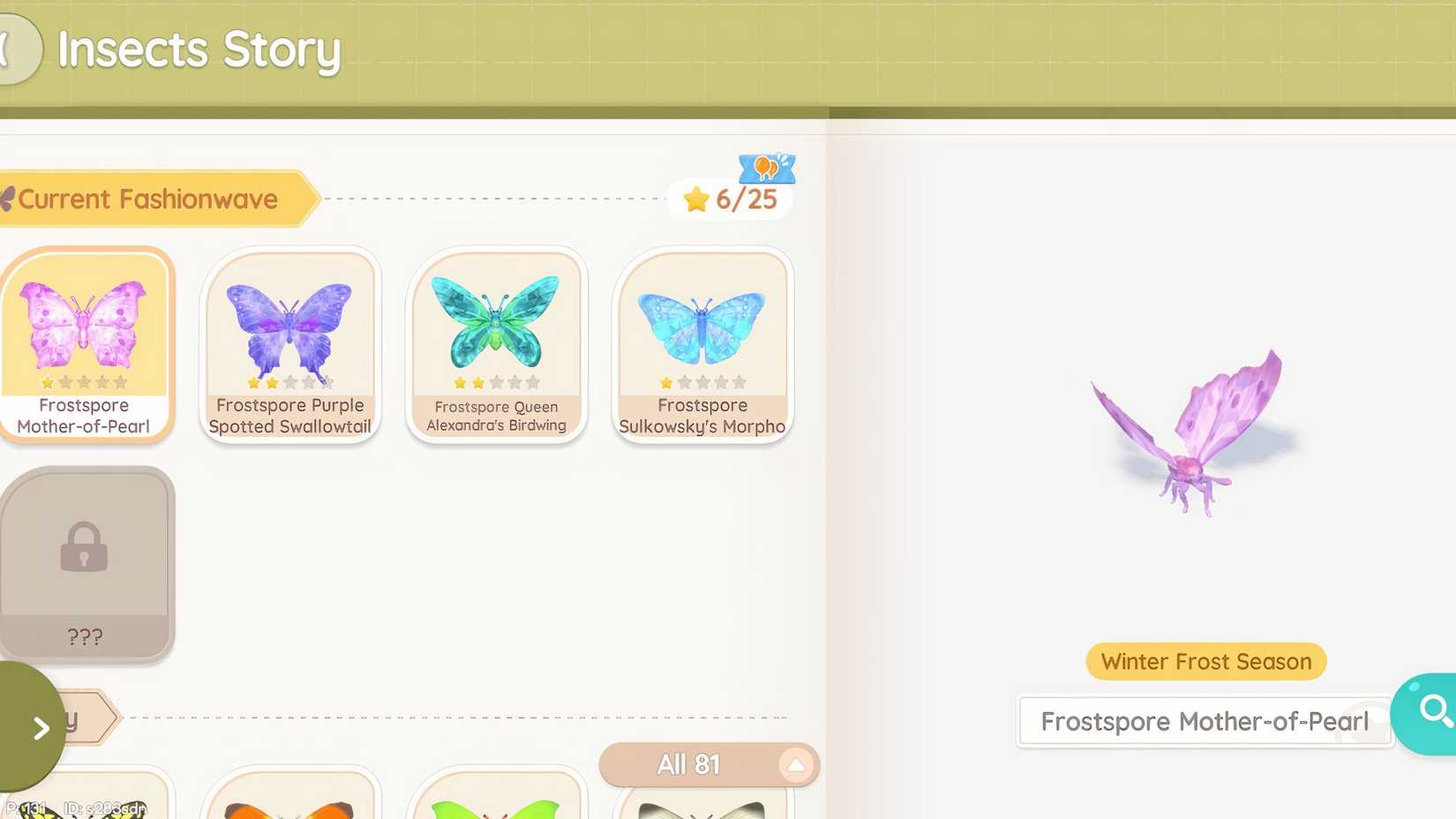Select the Frostspore Sulkowsky's Morpho card
This screenshot has width=1456, height=819.
[702, 344]
